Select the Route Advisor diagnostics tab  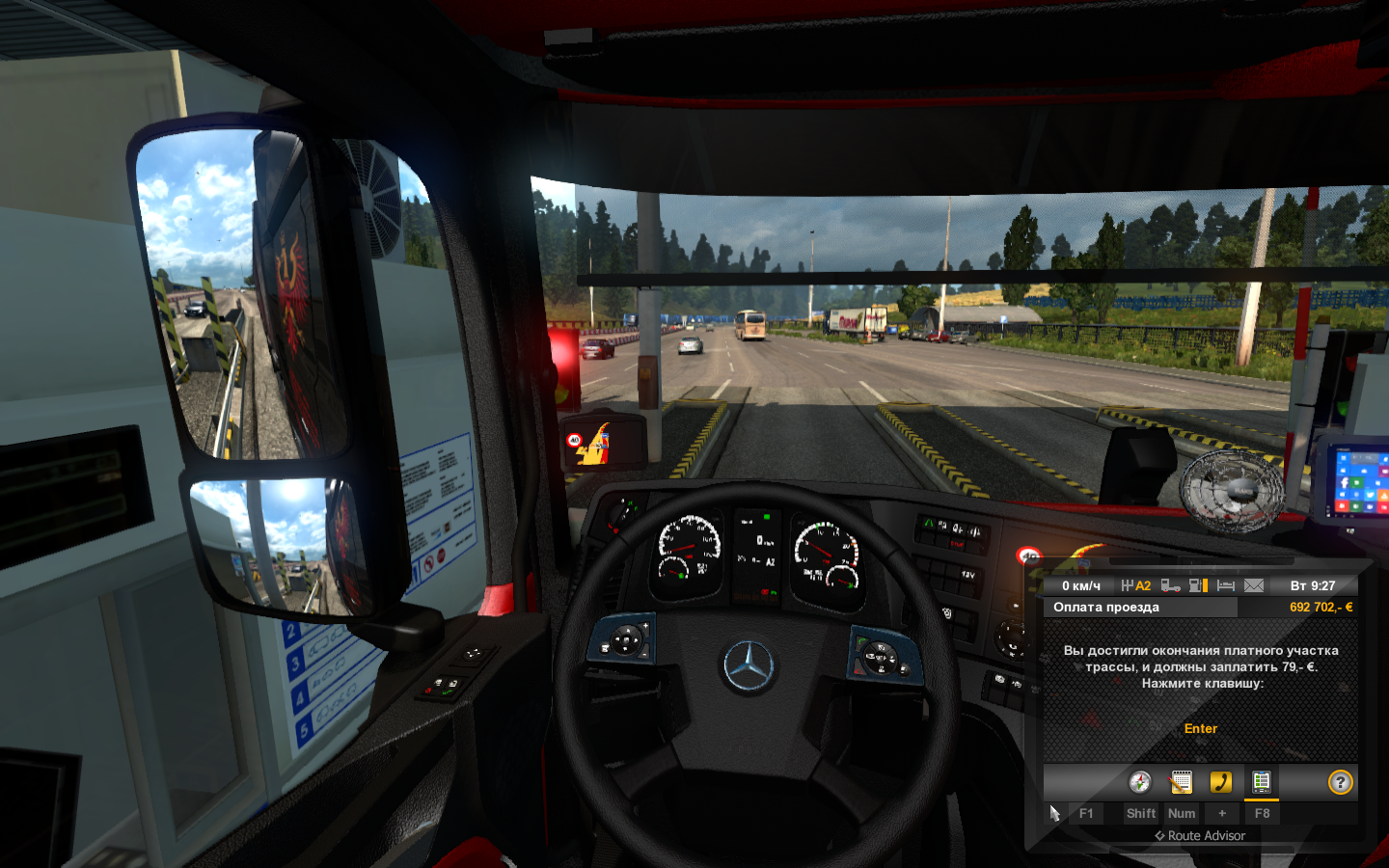pos(1262,782)
